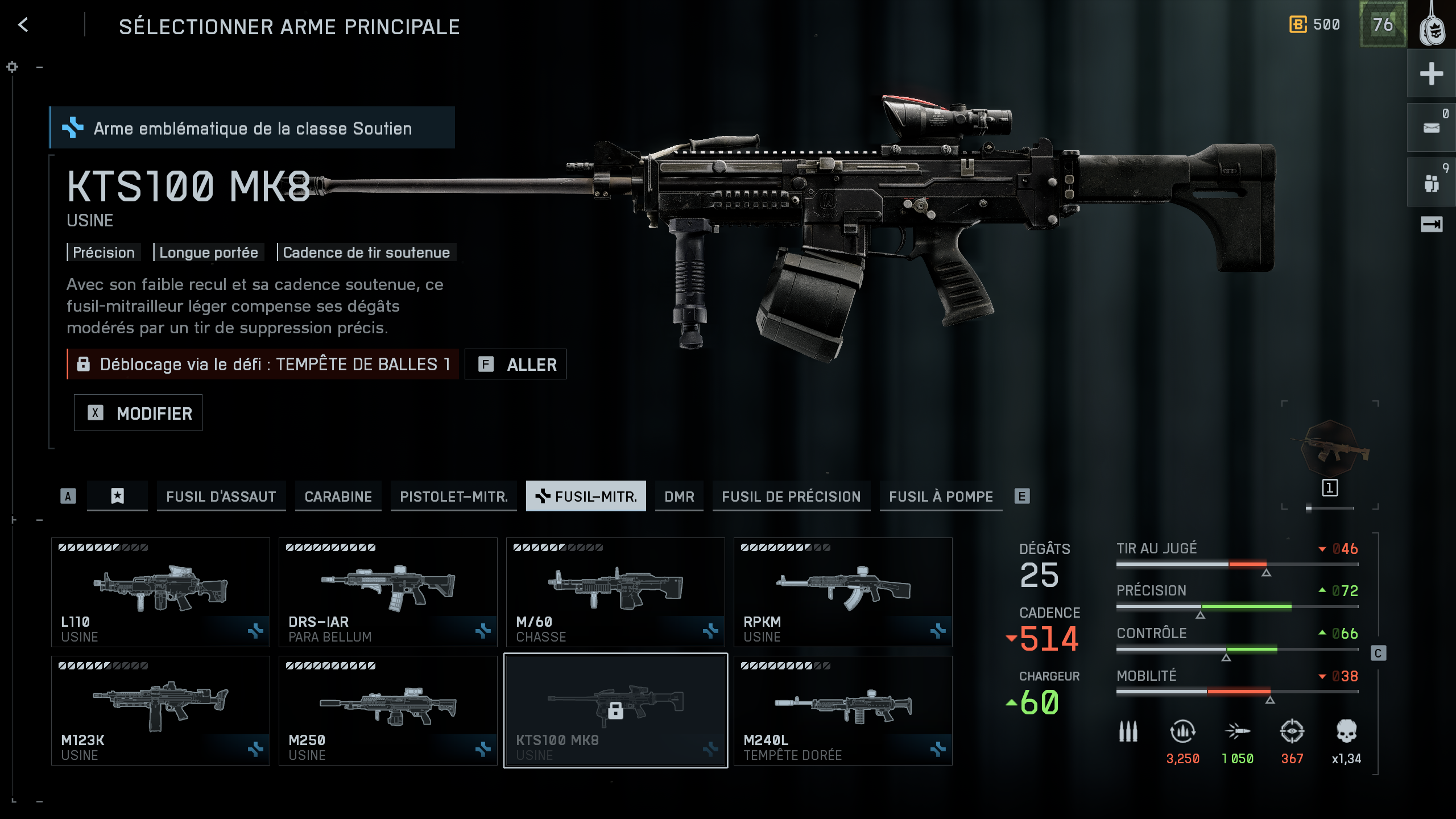Screen dimensions: 1456x819
Task: Go back with the top-left arrow
Action: pyautogui.click(x=23, y=25)
